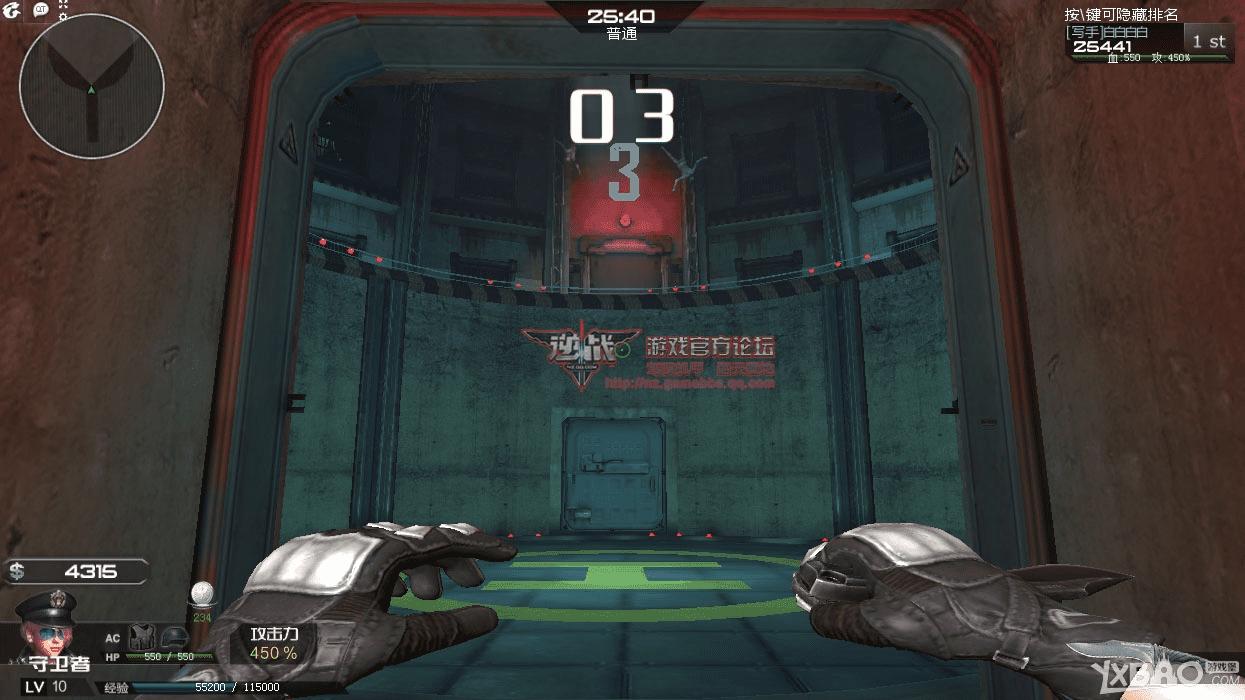Viewport: 1245px width, 700px height.
Task: Toggle the fullscreen expand icon
Action: click(x=63, y=4)
